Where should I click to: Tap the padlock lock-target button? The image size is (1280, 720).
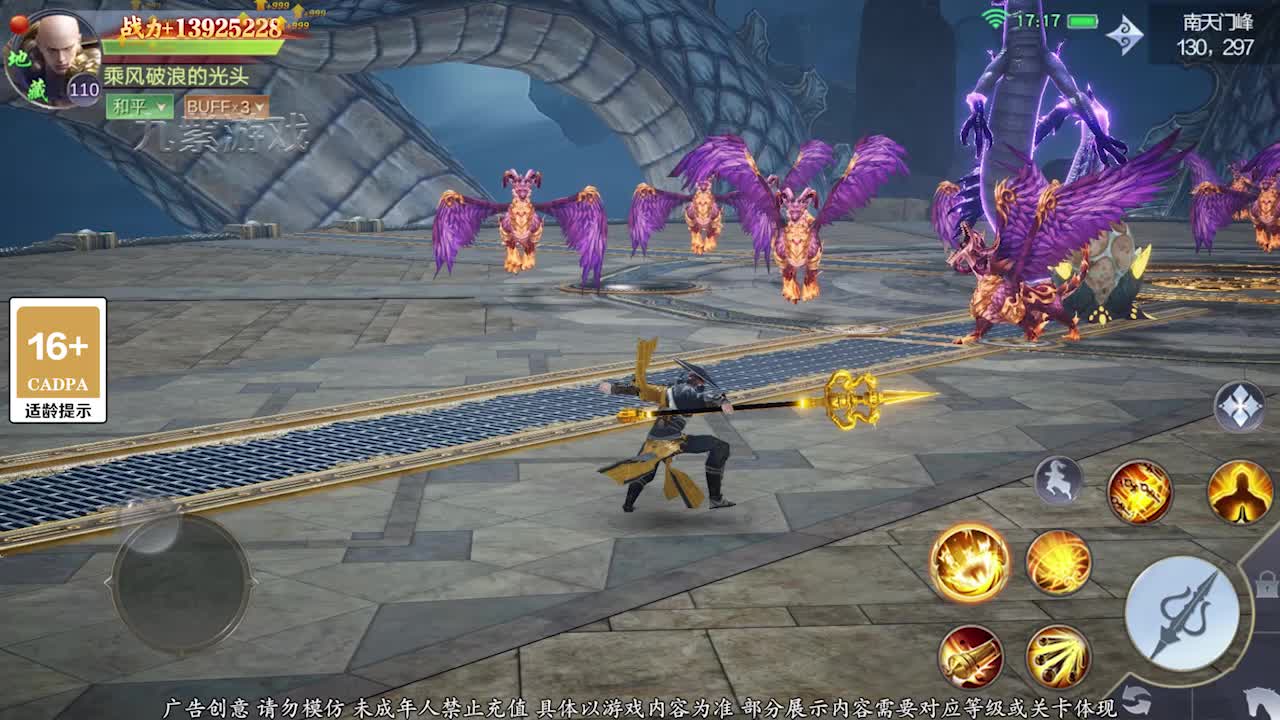(x=1266, y=583)
